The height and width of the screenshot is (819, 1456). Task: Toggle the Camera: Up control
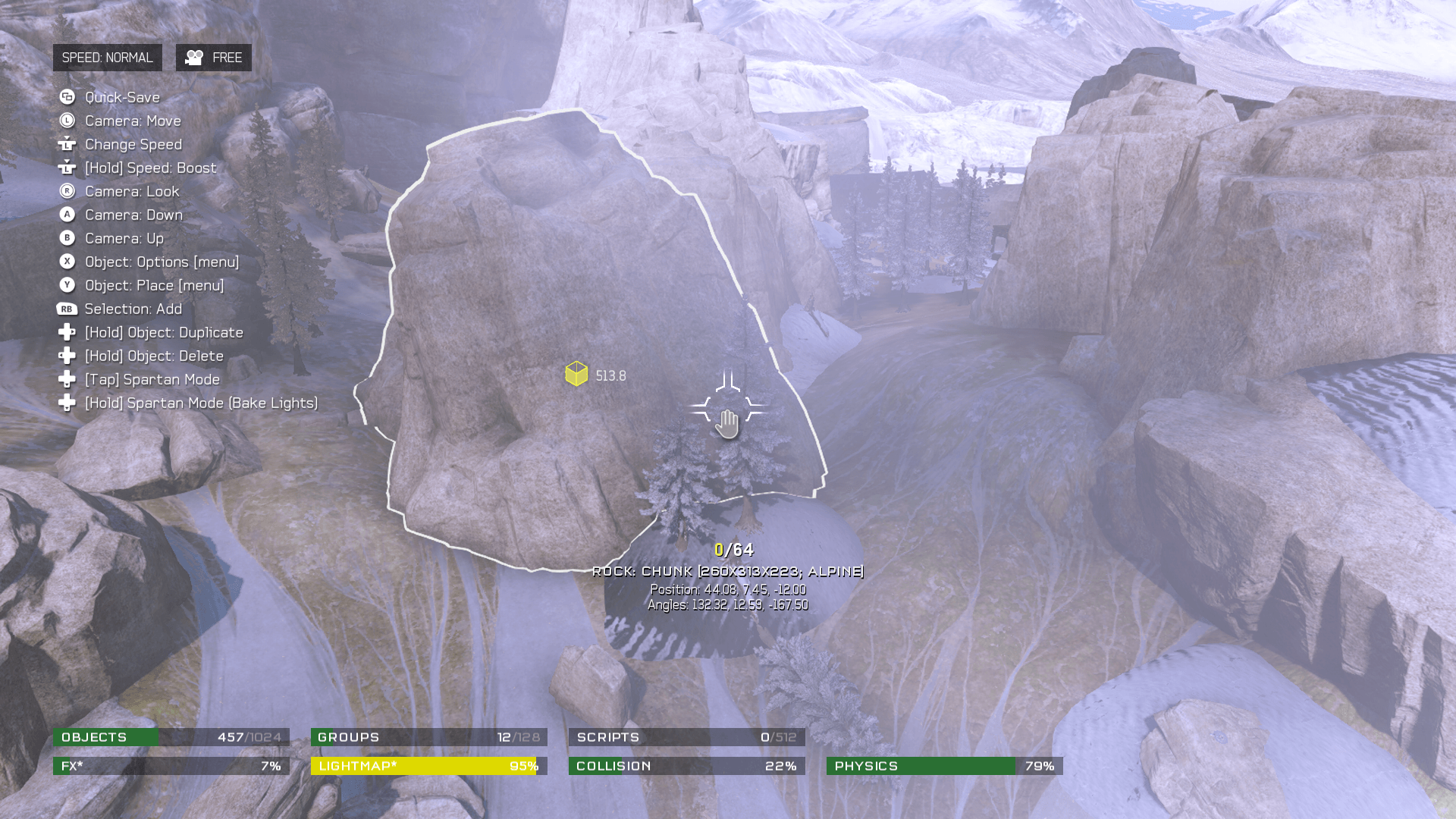tap(67, 238)
